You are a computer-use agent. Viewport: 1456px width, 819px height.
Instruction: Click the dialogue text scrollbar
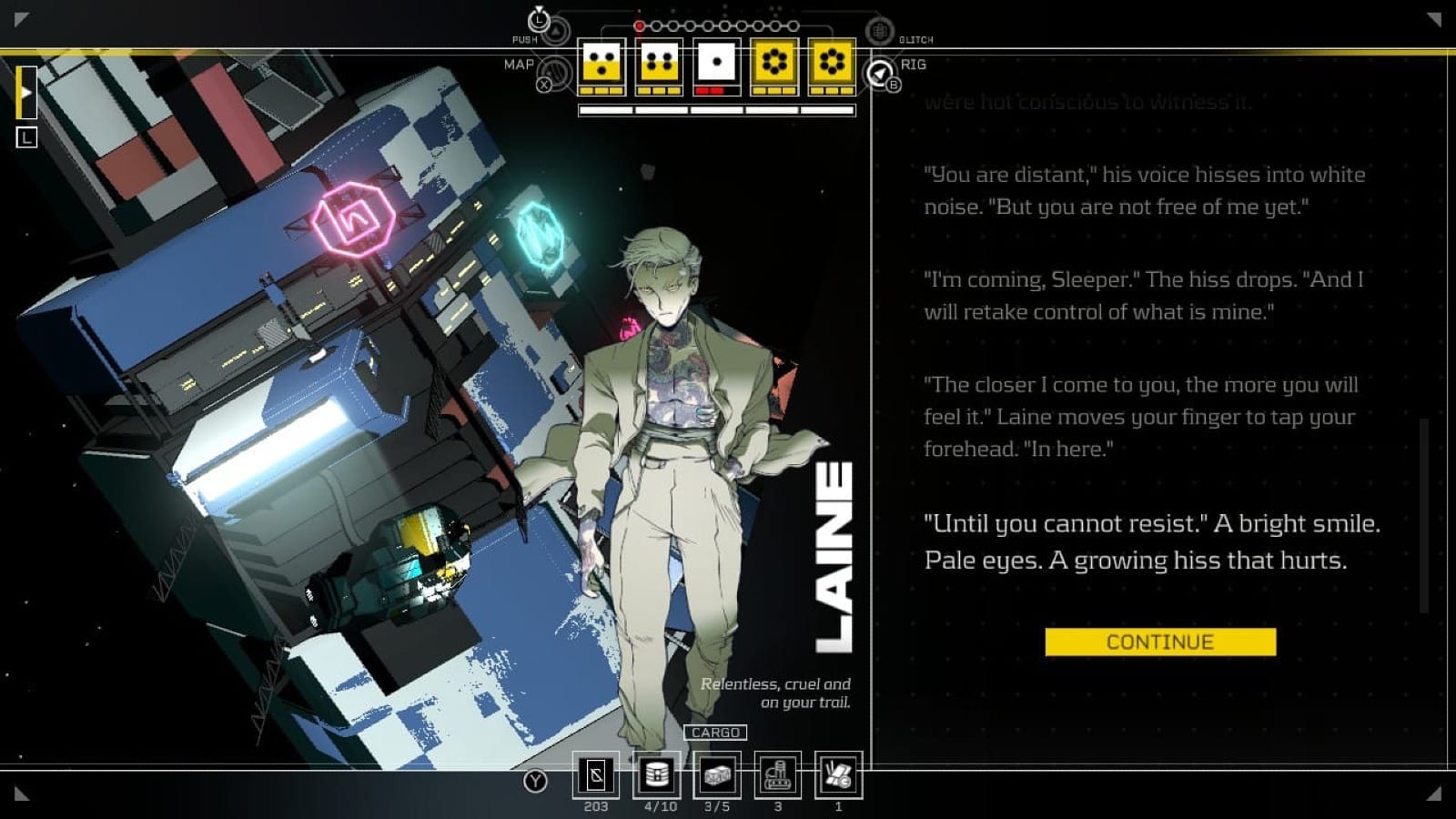[x=1424, y=514]
